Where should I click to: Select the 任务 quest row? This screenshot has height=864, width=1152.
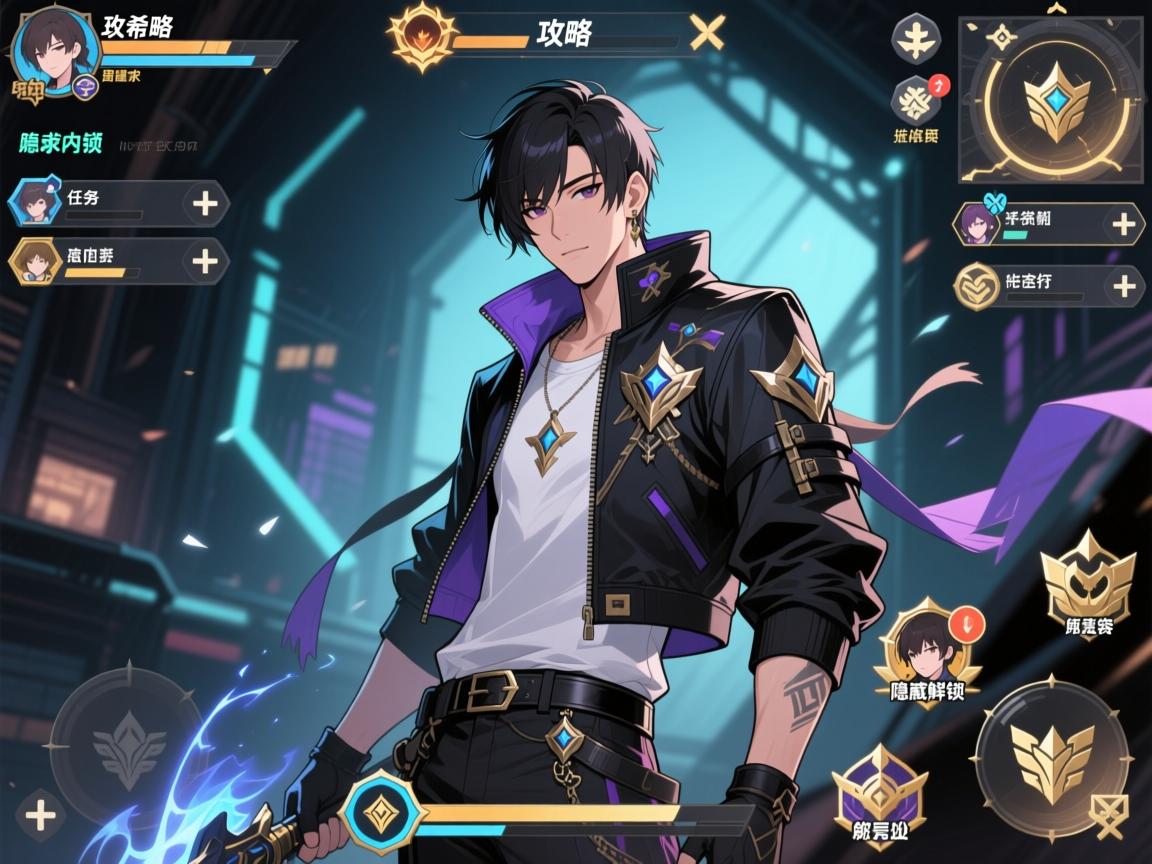pos(100,203)
